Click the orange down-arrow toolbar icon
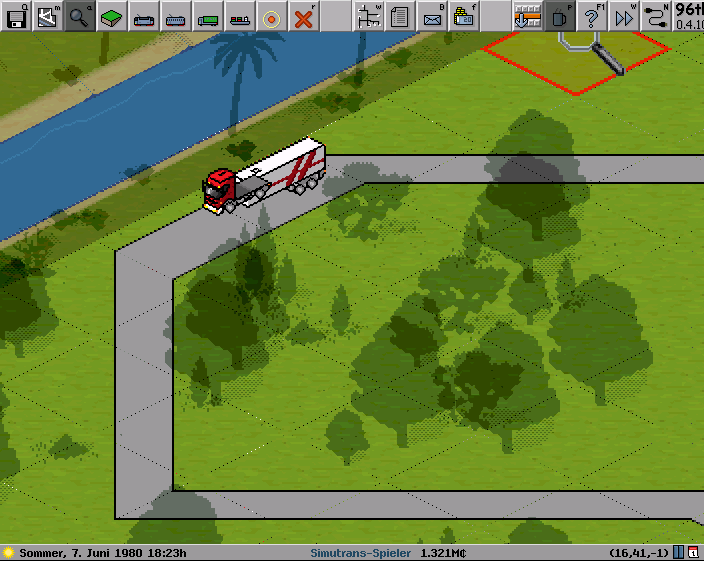Viewport: 704px width, 561px height. pyautogui.click(x=527, y=16)
